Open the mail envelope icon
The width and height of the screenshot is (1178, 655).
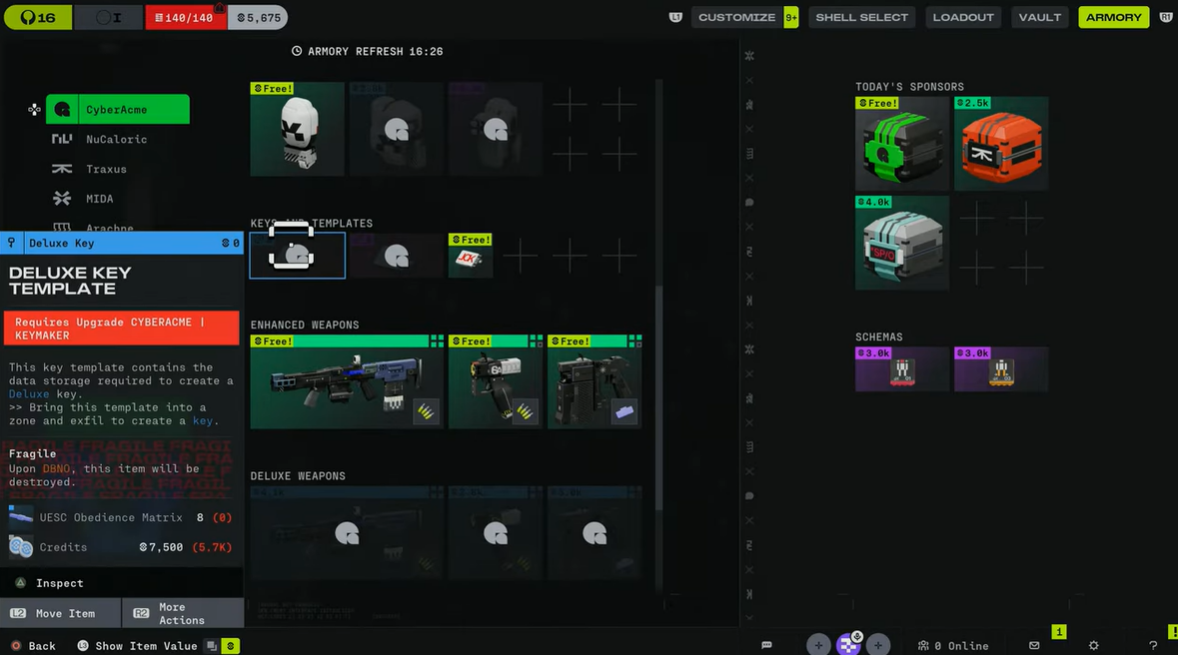click(1034, 646)
